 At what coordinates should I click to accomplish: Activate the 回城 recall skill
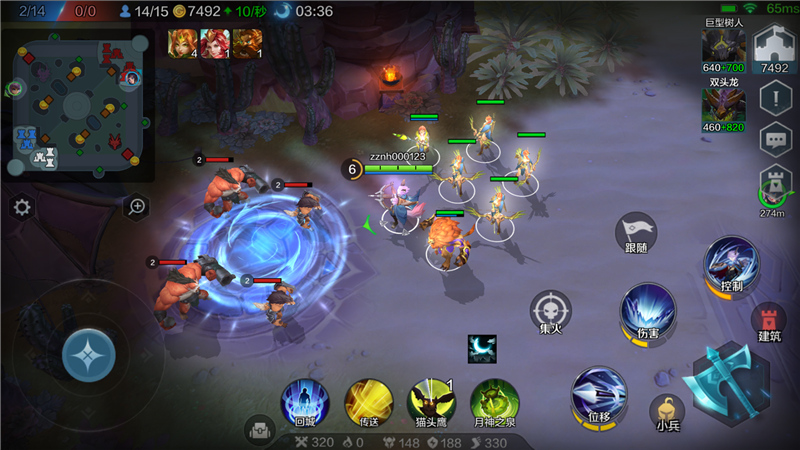tap(304, 402)
